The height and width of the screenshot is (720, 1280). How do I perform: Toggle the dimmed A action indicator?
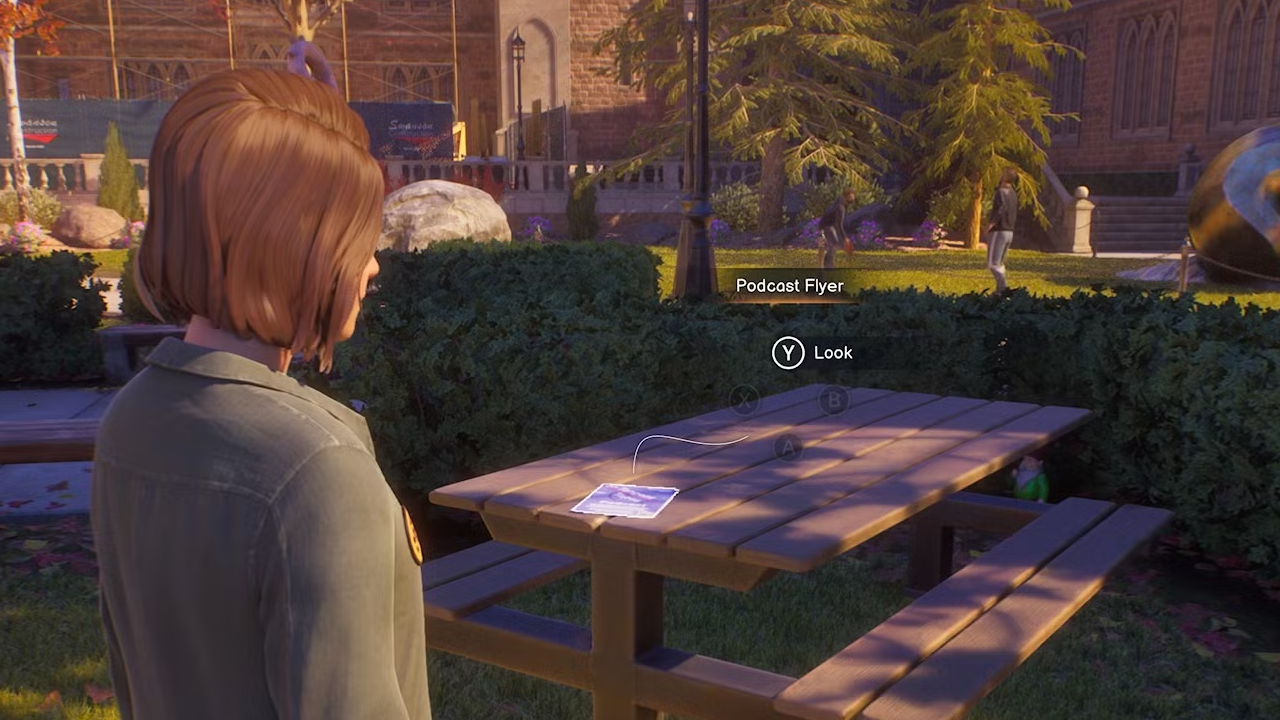point(789,448)
